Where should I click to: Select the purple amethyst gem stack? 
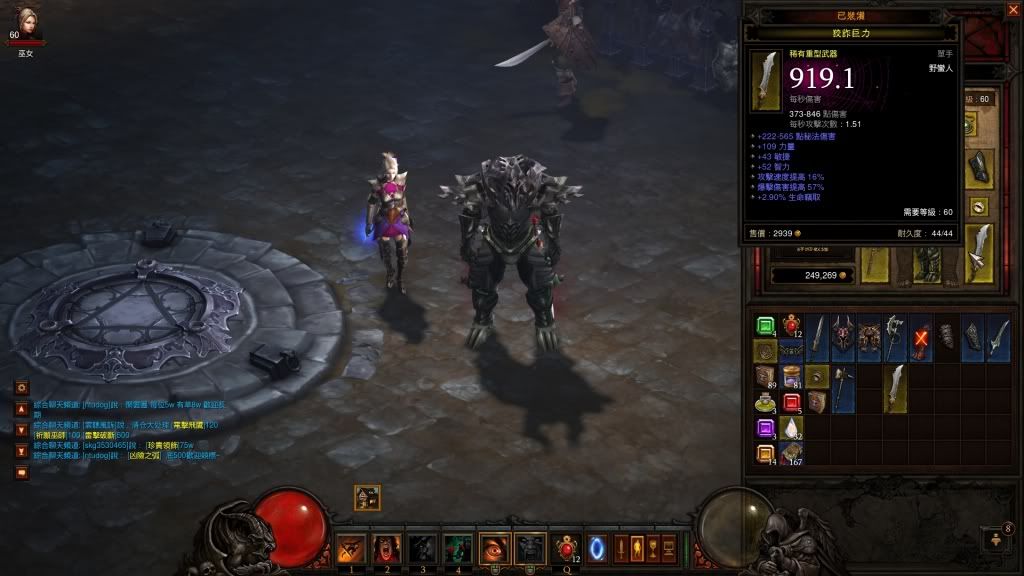click(765, 428)
